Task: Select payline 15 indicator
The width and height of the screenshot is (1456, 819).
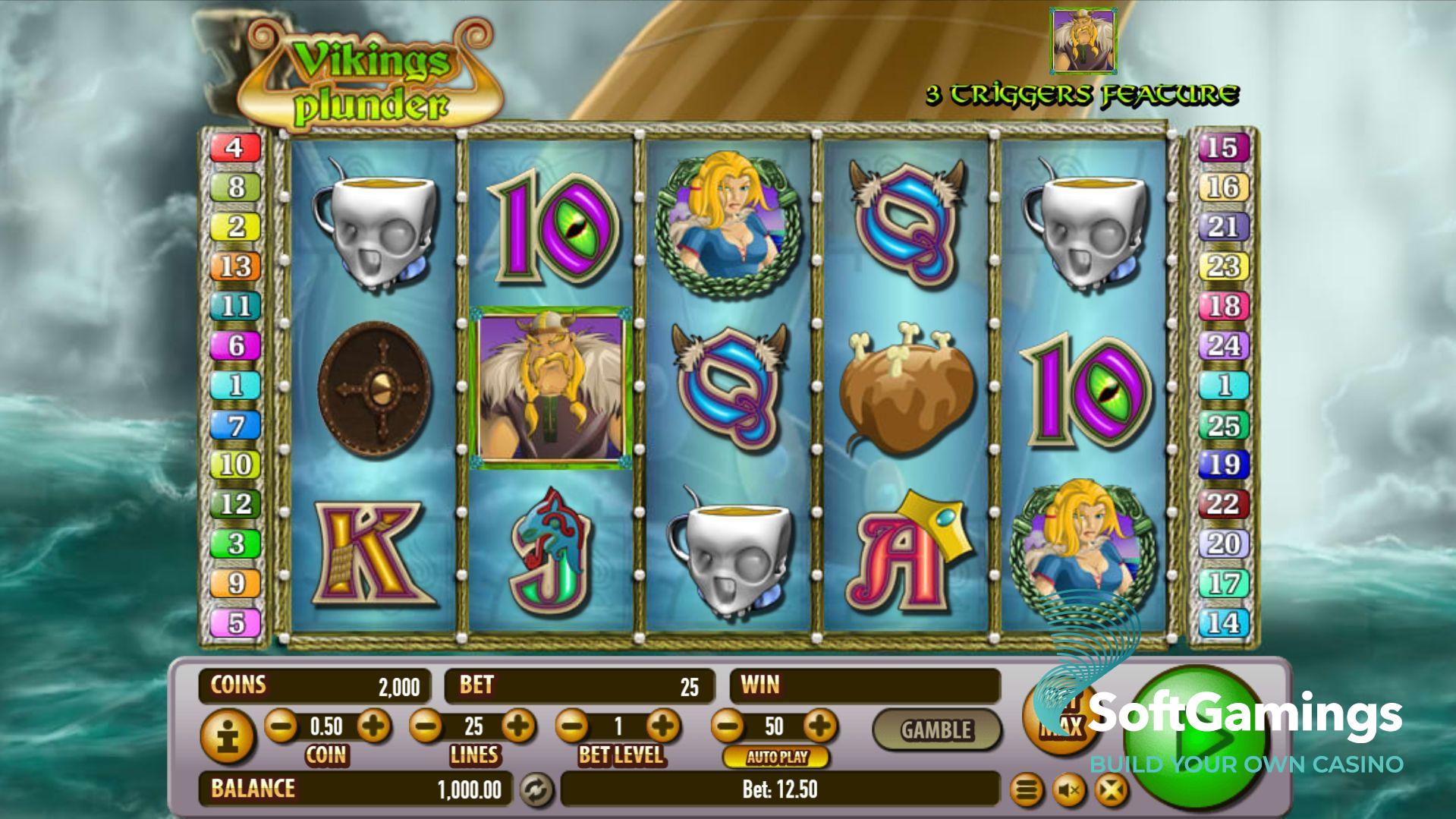Action: coord(1222,147)
